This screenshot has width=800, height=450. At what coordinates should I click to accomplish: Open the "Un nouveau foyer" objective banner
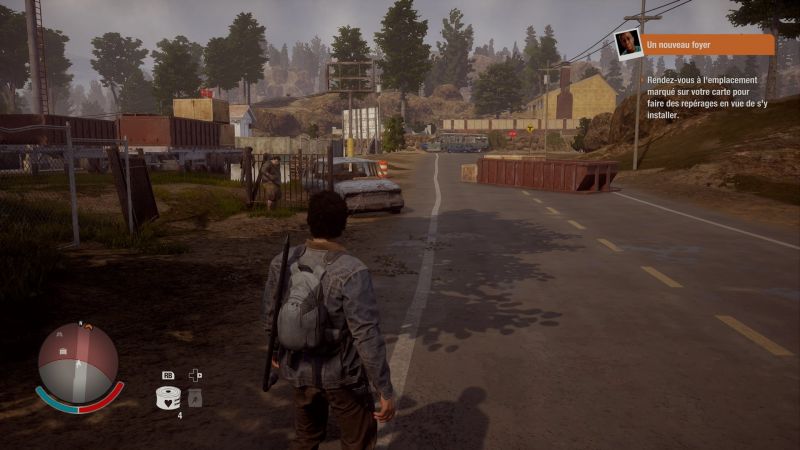[708, 45]
